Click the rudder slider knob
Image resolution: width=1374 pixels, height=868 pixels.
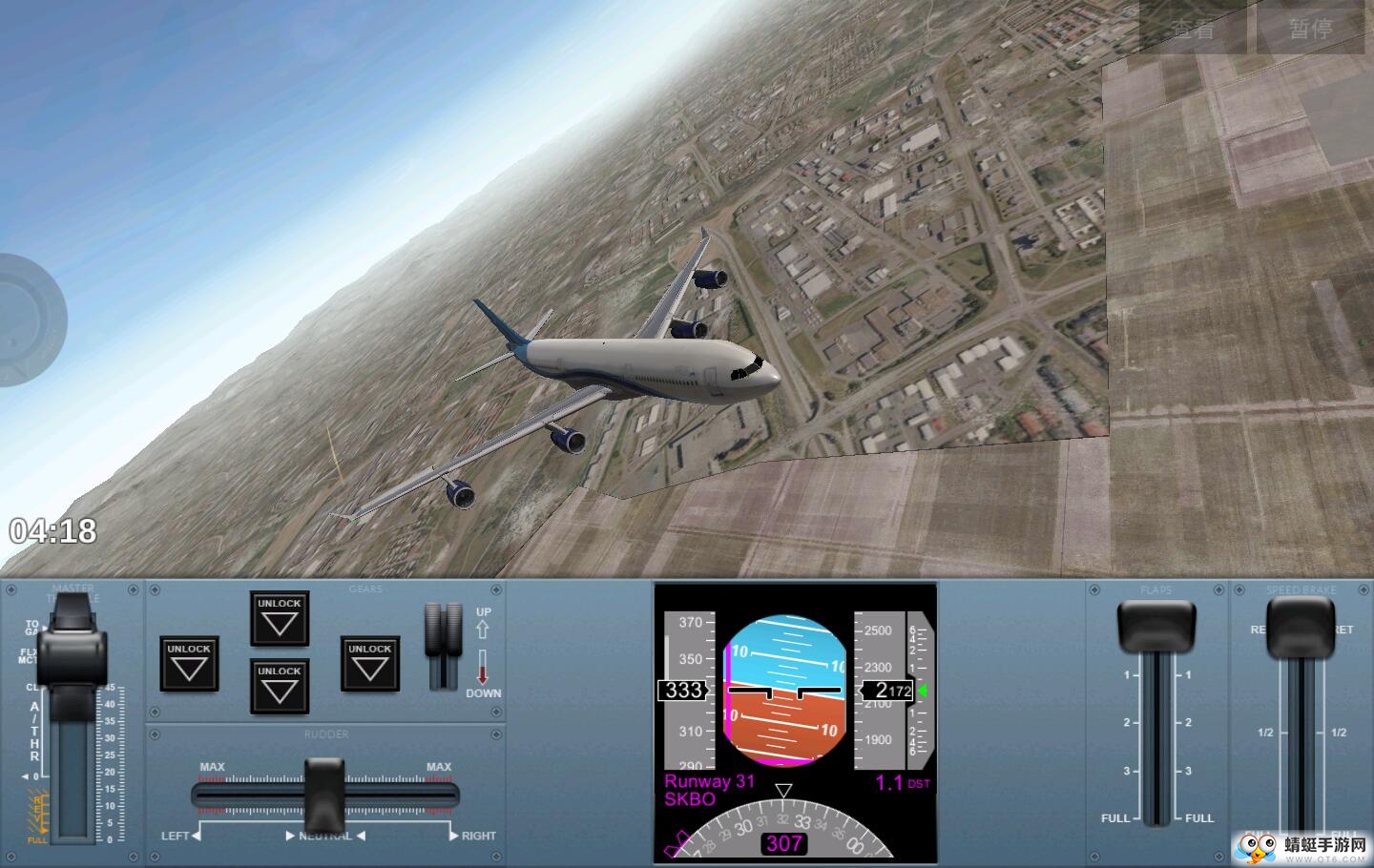point(323,794)
